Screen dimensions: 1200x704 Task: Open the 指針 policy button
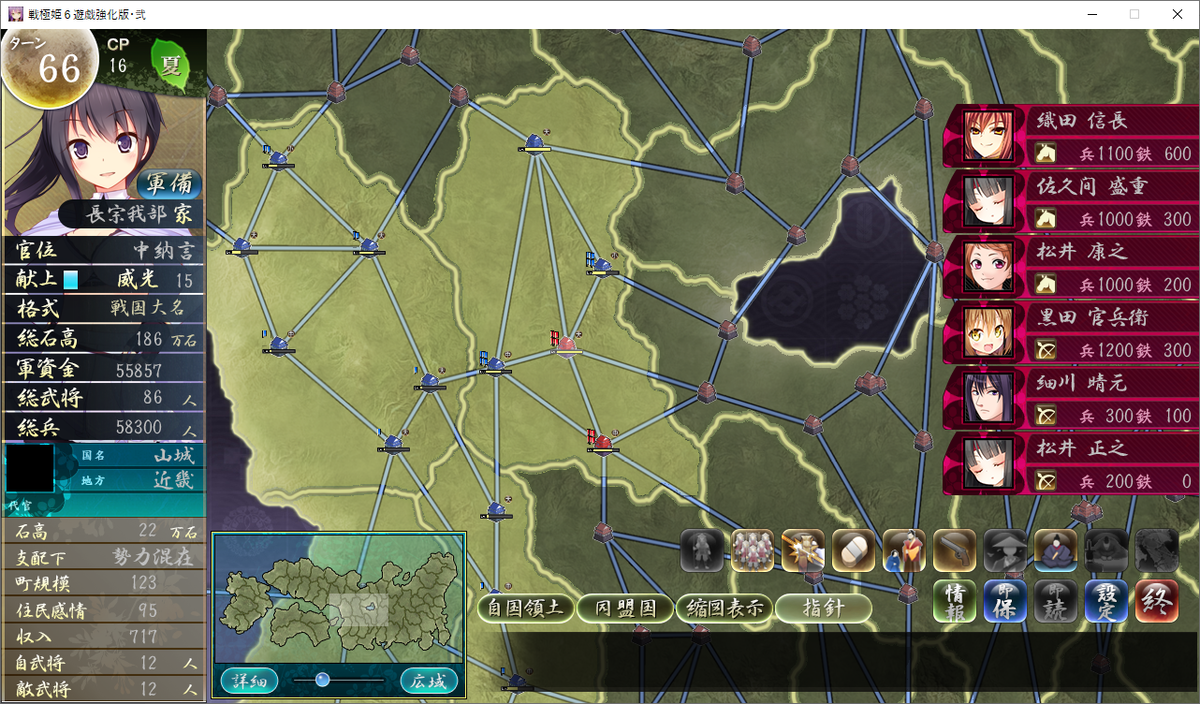click(x=822, y=607)
